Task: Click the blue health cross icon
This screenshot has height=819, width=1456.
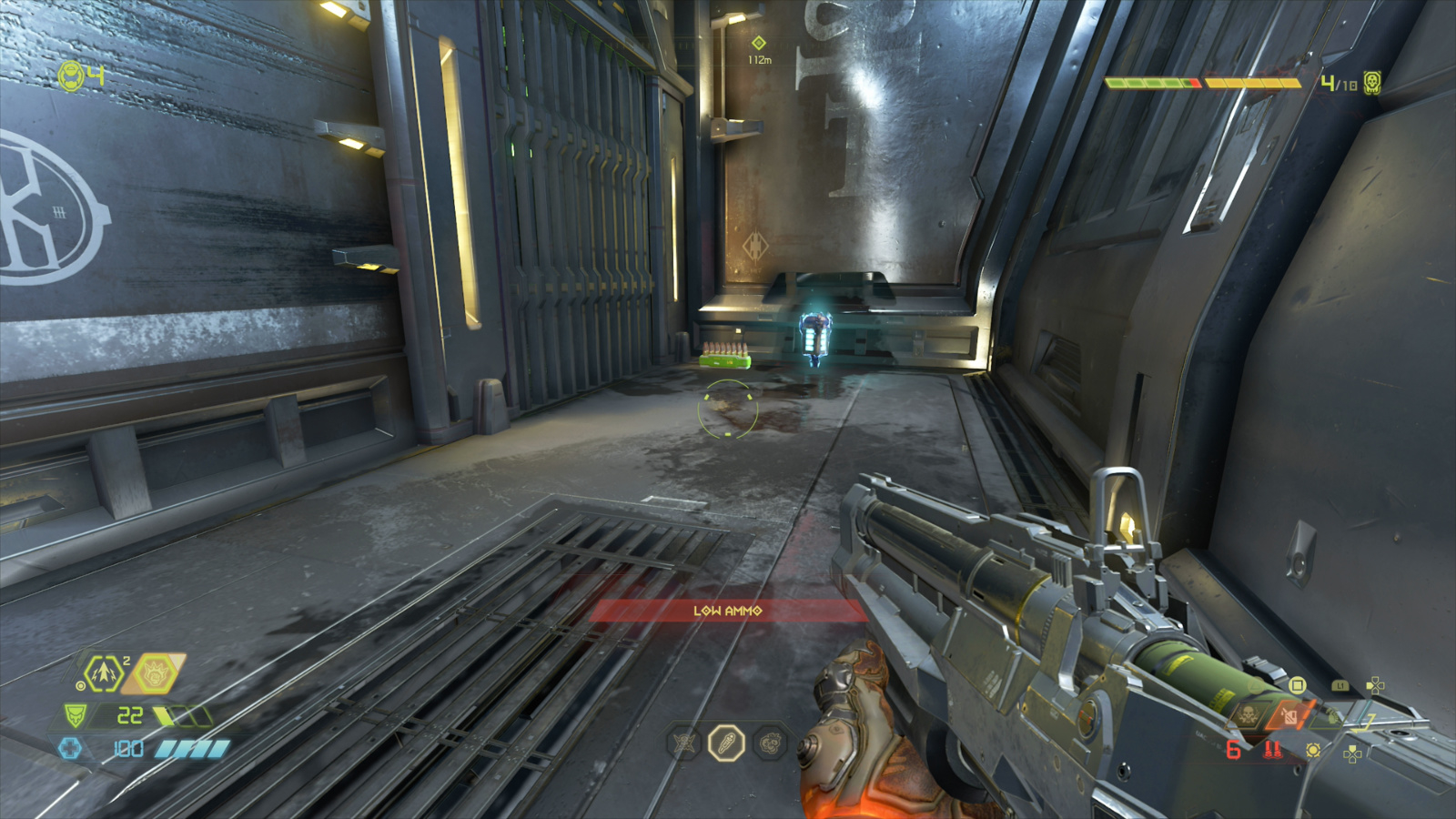Action: (x=70, y=749)
